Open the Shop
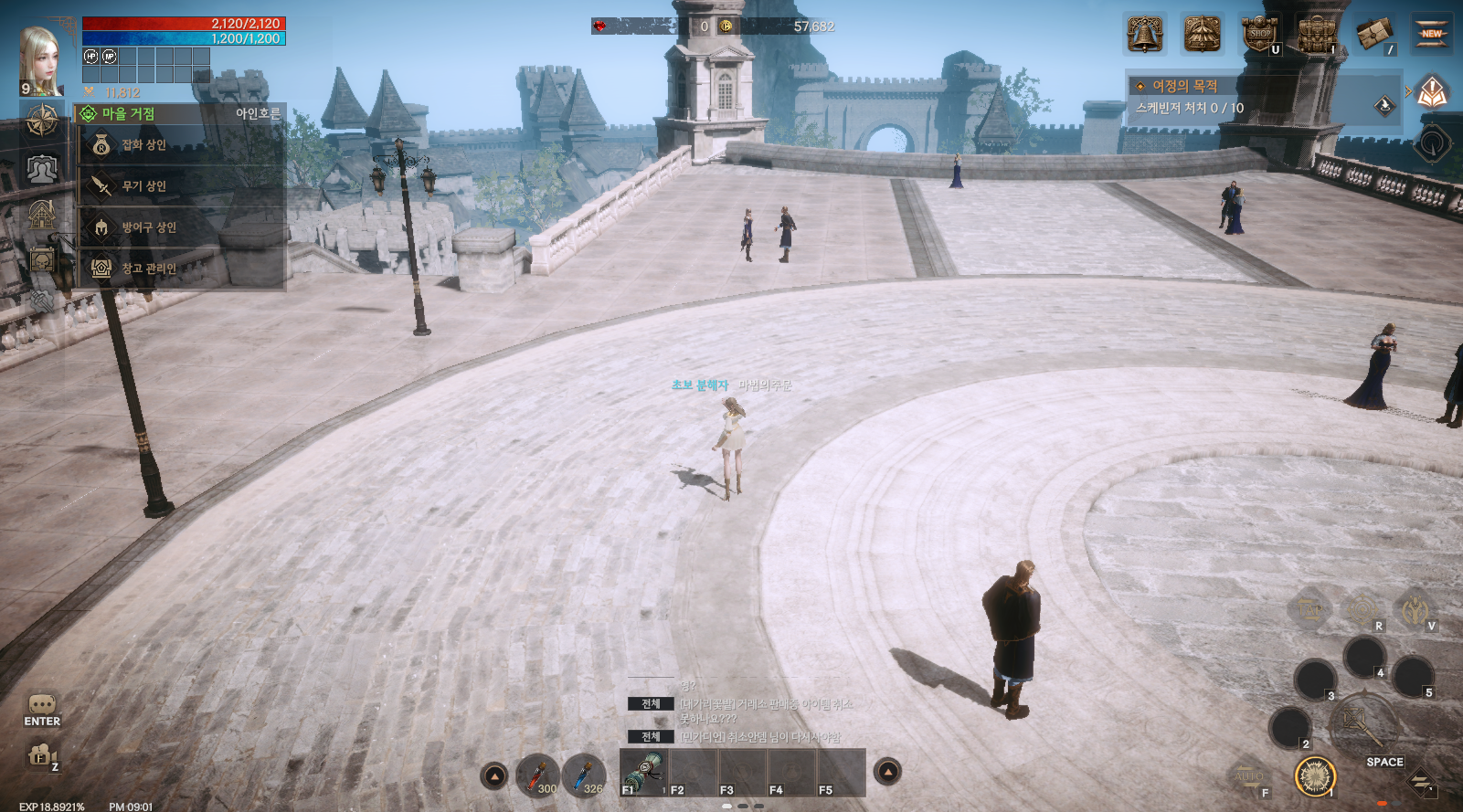This screenshot has width=1463, height=812. [x=1260, y=35]
